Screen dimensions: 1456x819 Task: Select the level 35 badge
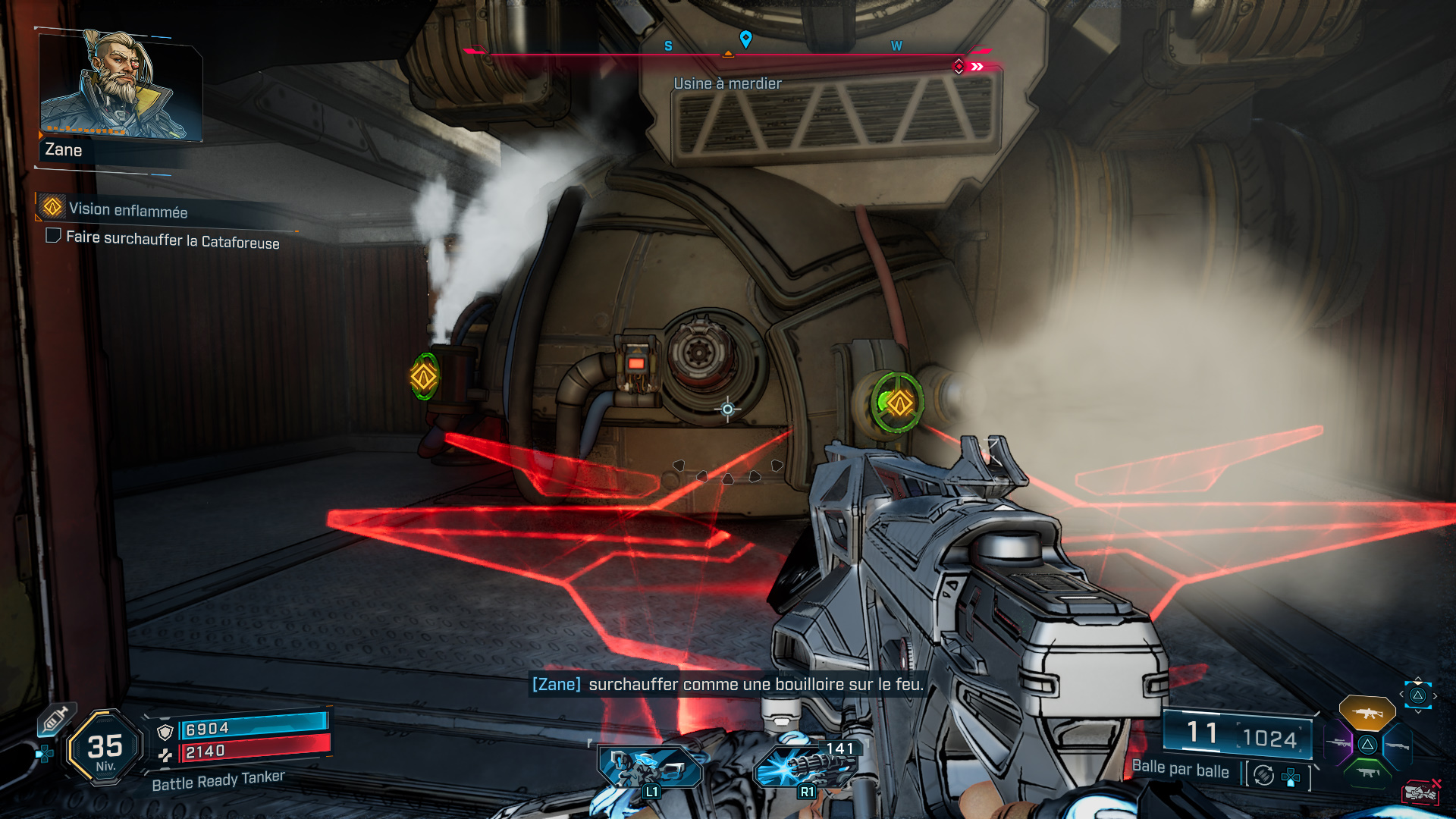coord(105,748)
